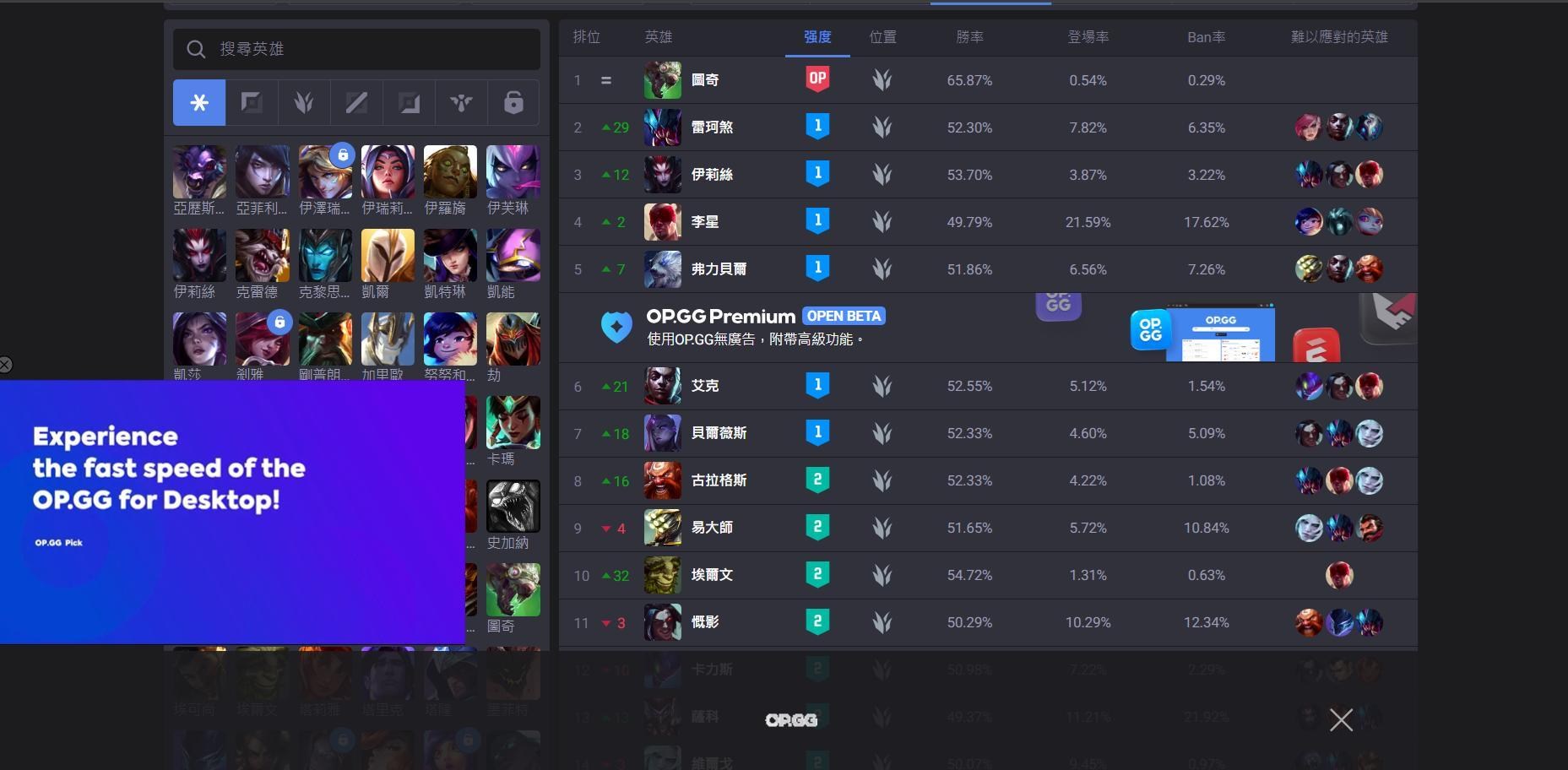Filter champions by the Top lane icon
The image size is (1568, 770).
tap(252, 102)
